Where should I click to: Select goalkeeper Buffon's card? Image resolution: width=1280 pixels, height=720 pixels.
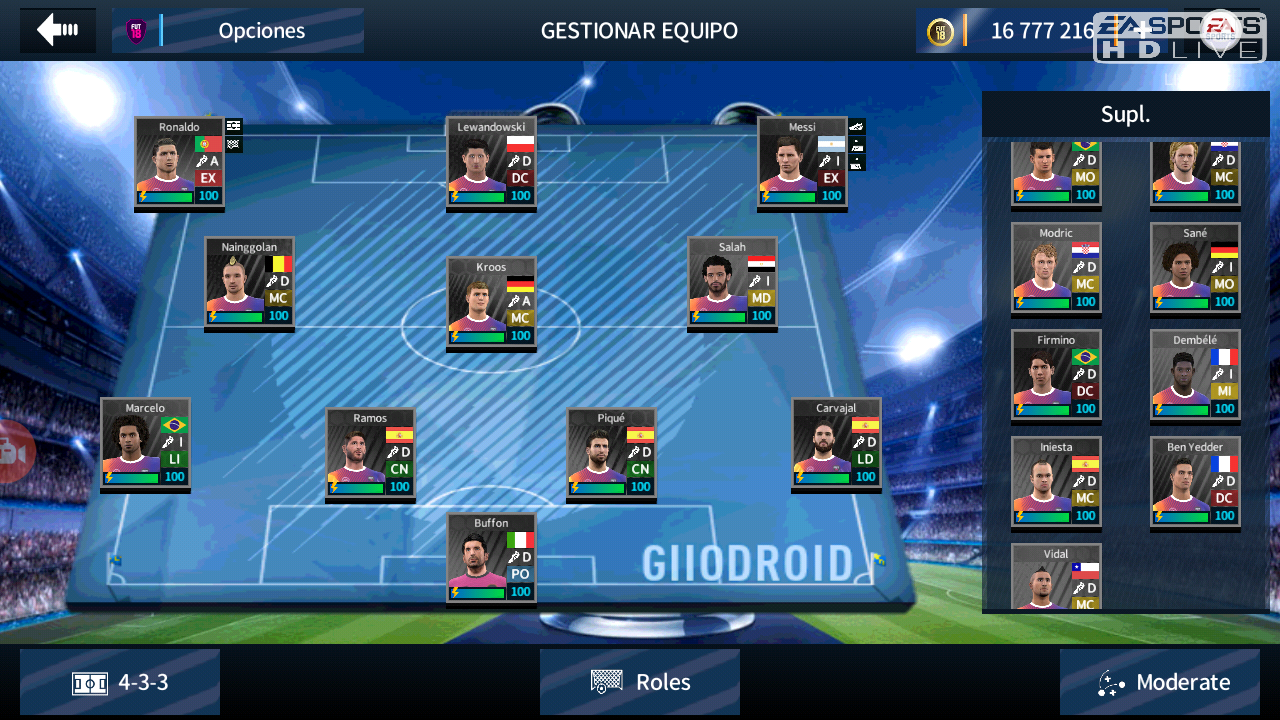(x=491, y=558)
